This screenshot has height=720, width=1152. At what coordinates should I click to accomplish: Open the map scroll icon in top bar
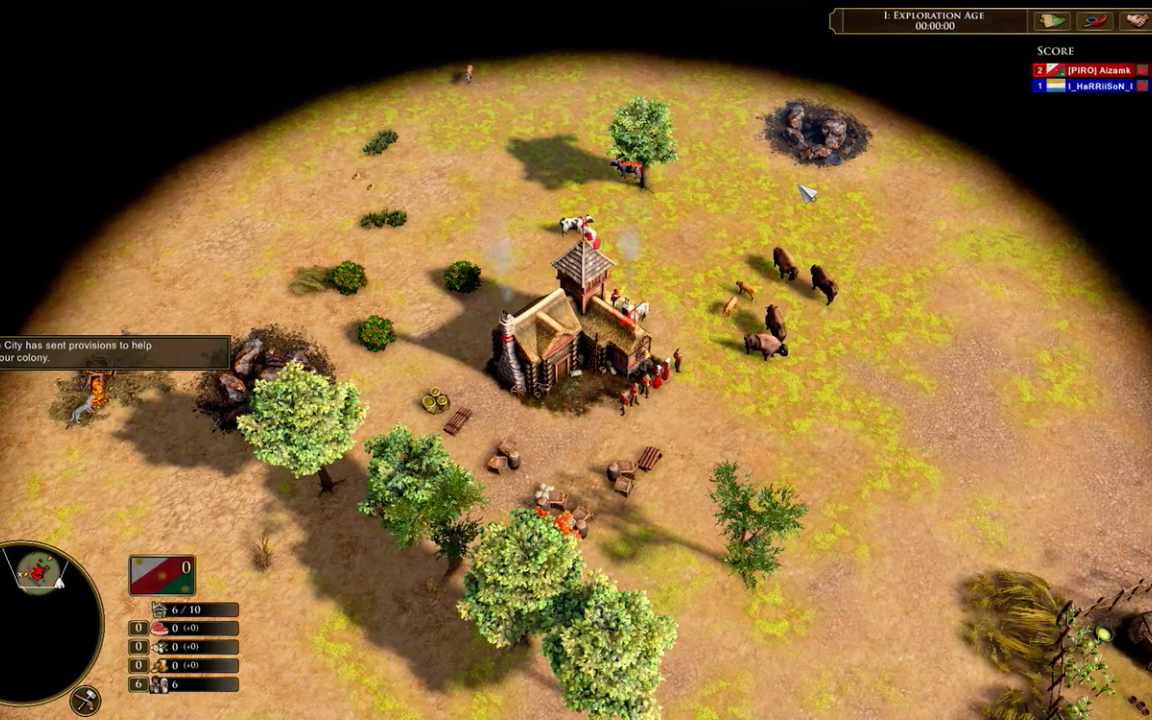[1053, 20]
